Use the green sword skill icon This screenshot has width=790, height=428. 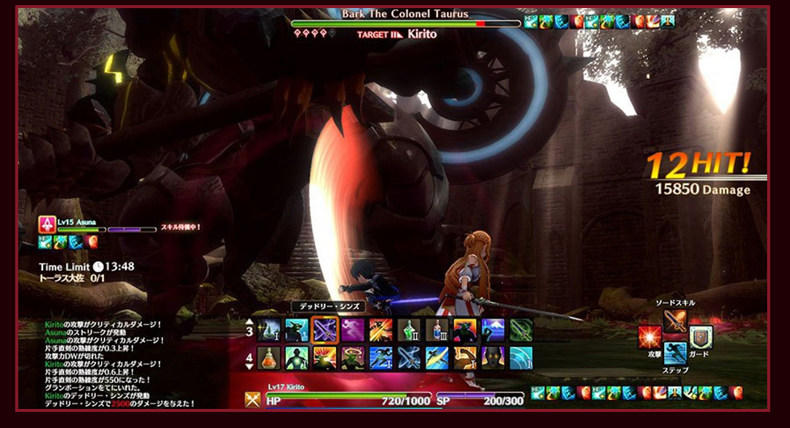click(521, 330)
